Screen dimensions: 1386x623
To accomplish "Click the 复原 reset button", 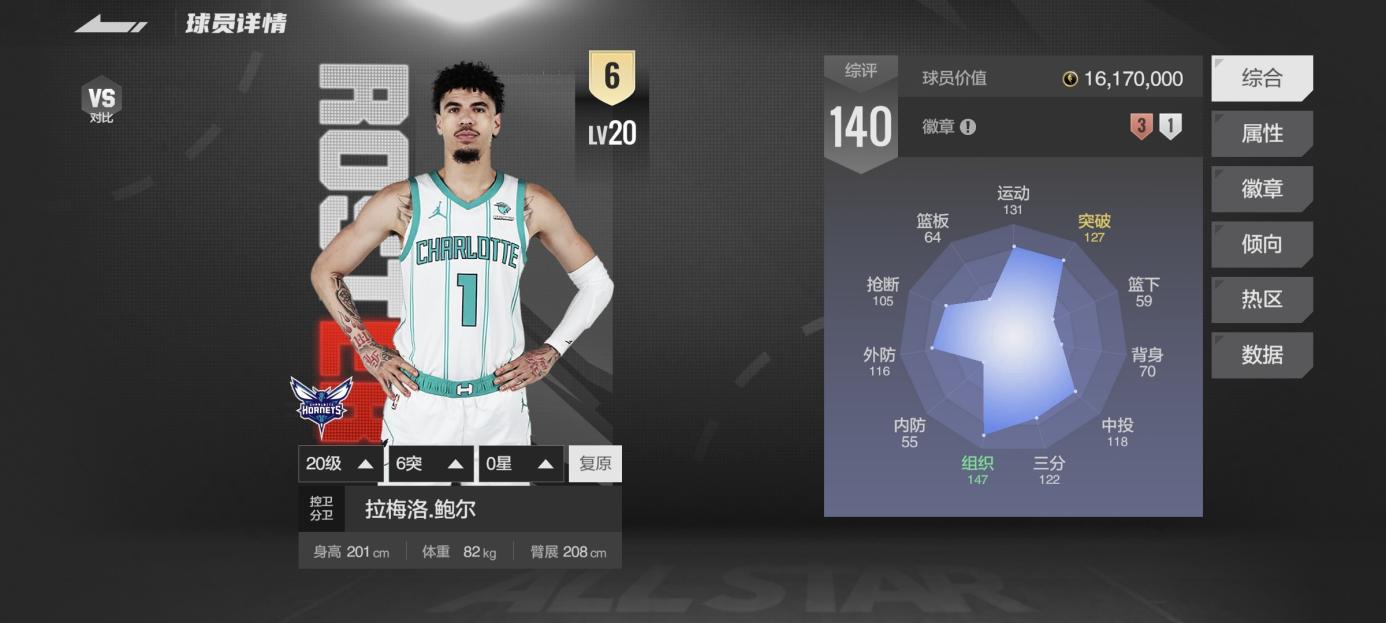I will point(595,464).
